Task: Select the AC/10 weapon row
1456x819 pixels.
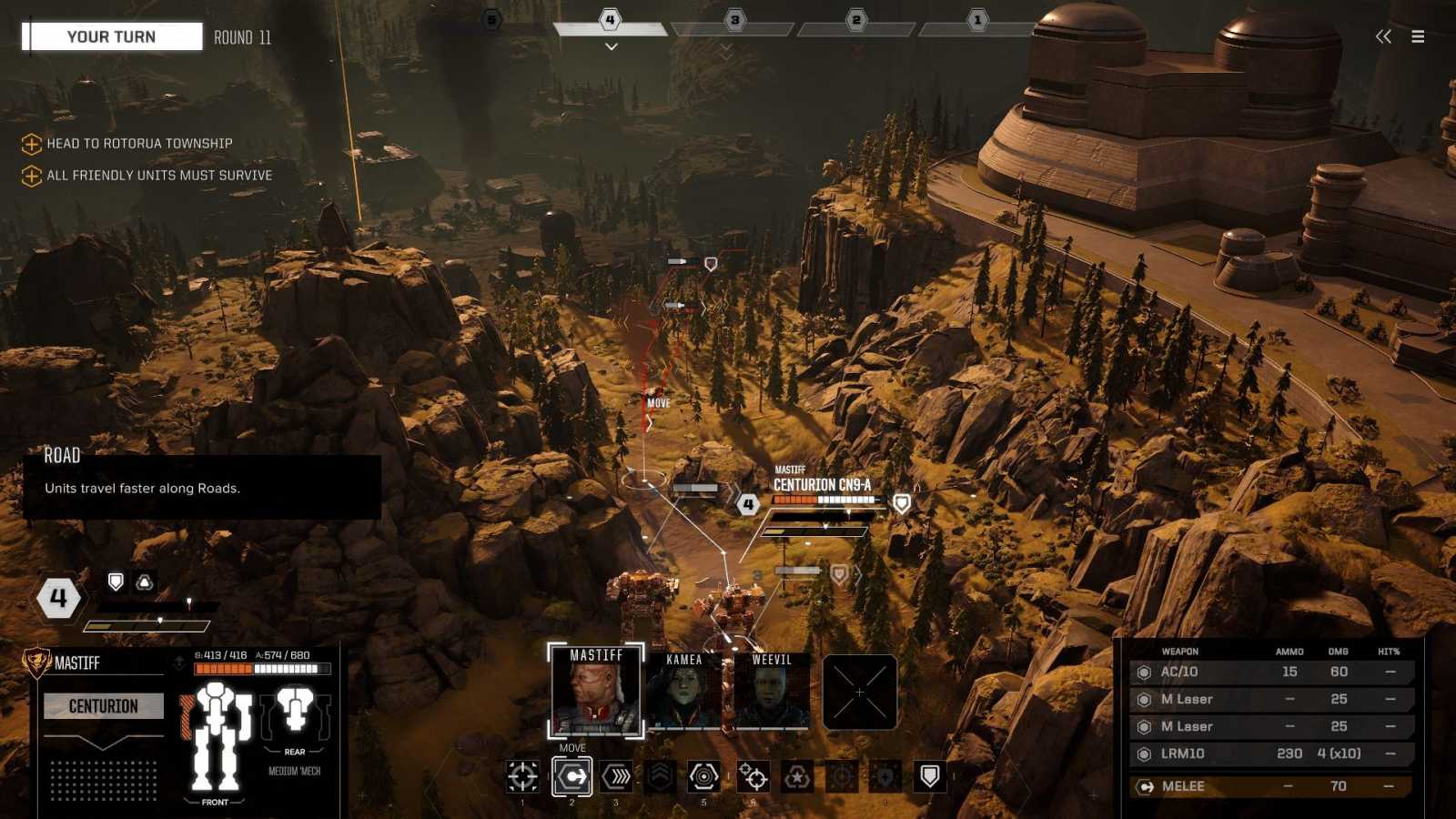Action: pyautogui.click(x=1270, y=672)
